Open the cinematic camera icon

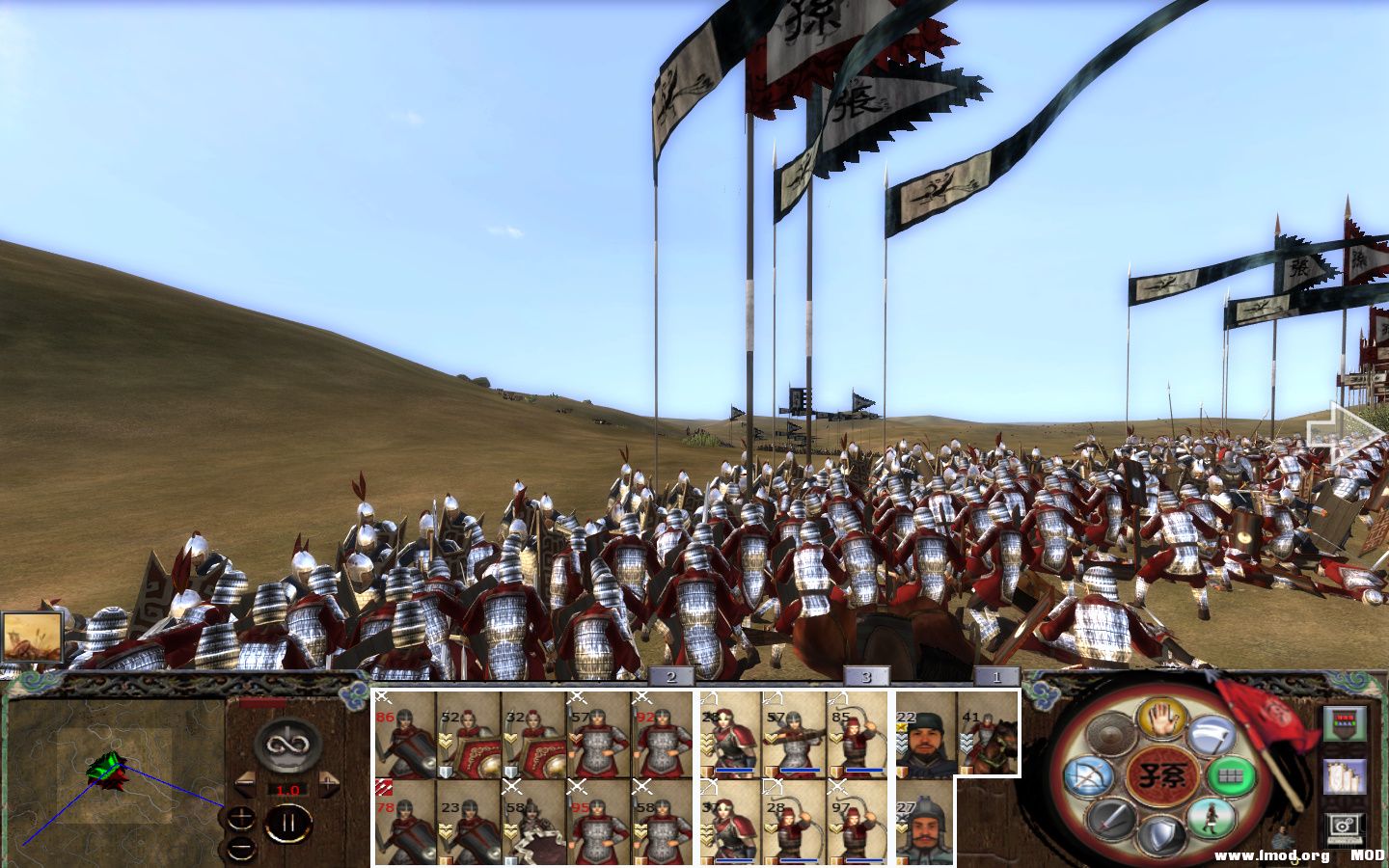(1343, 826)
